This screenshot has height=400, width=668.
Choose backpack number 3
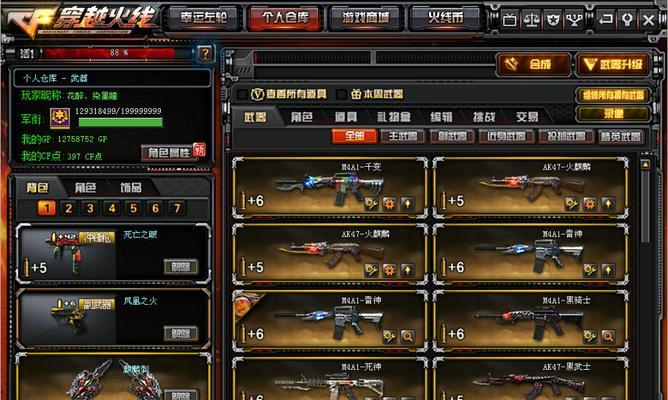click(90, 208)
